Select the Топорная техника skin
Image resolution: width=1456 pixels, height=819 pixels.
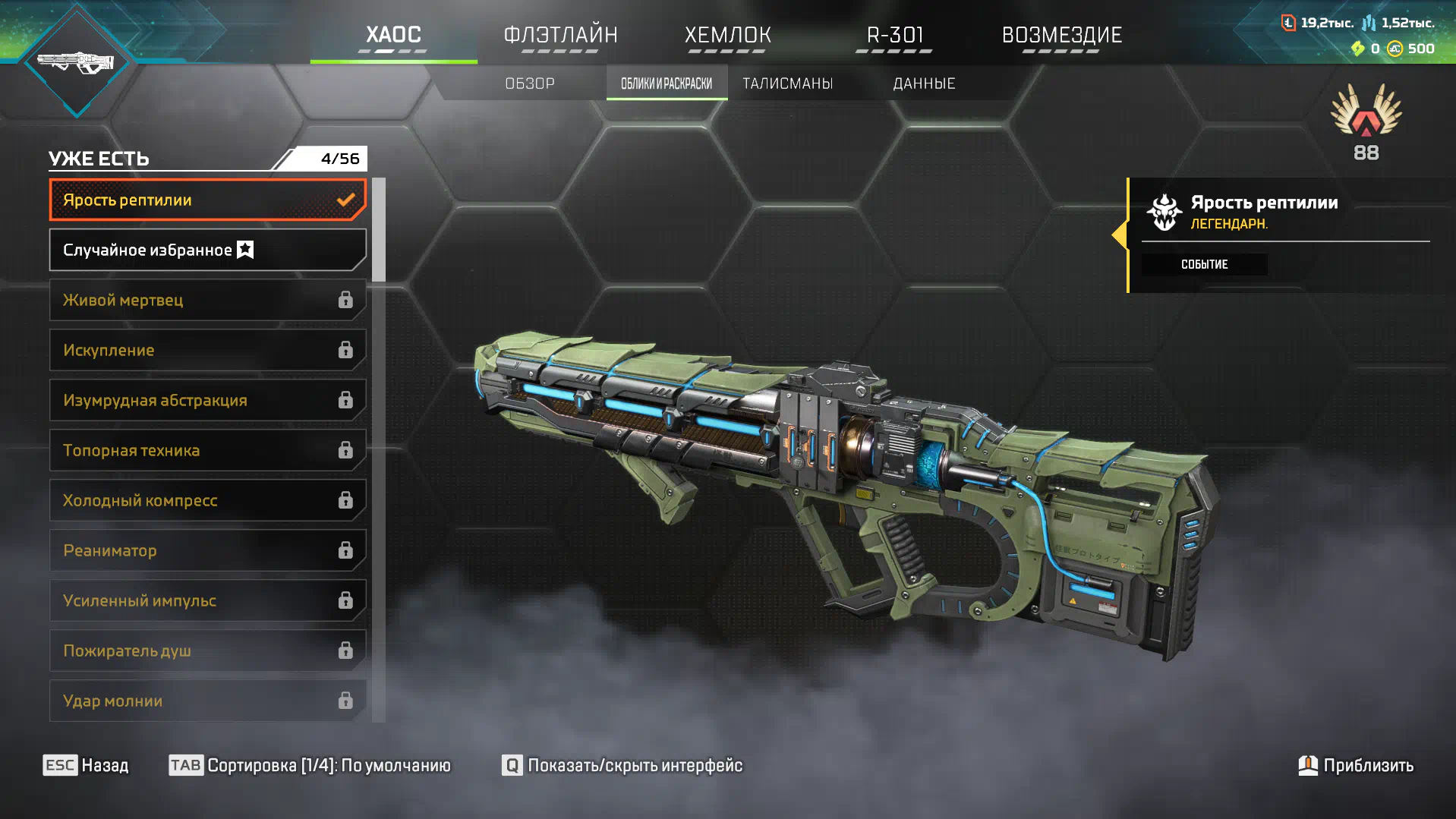207,450
